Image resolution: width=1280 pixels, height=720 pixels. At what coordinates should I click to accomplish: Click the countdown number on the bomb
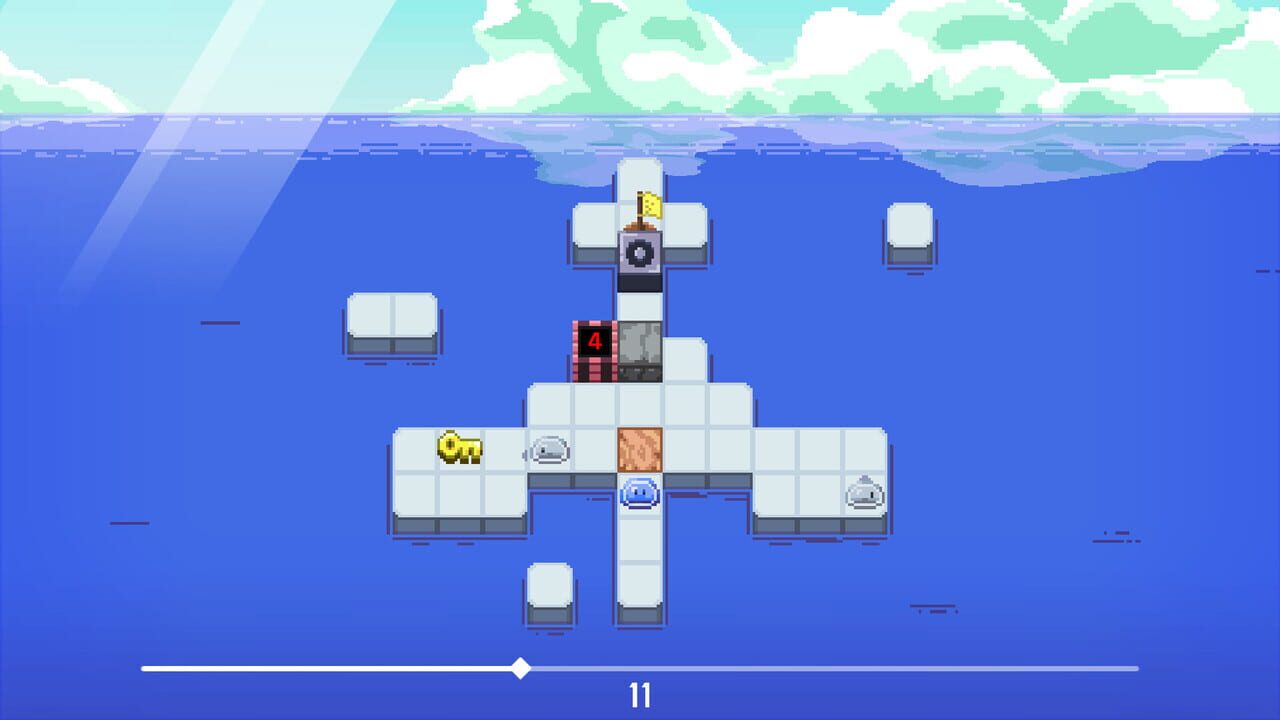(x=594, y=340)
